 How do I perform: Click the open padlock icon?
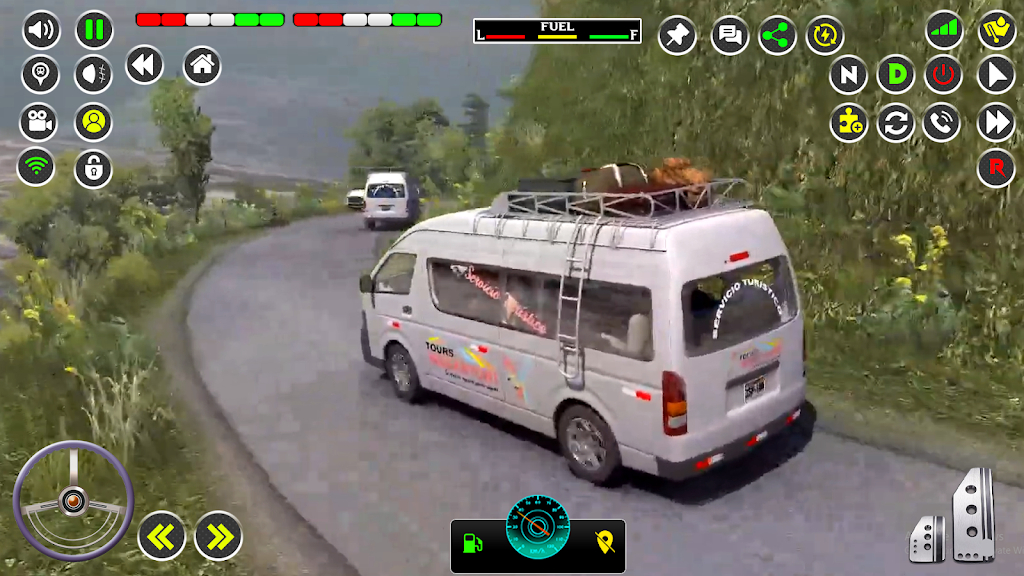pyautogui.click(x=93, y=168)
